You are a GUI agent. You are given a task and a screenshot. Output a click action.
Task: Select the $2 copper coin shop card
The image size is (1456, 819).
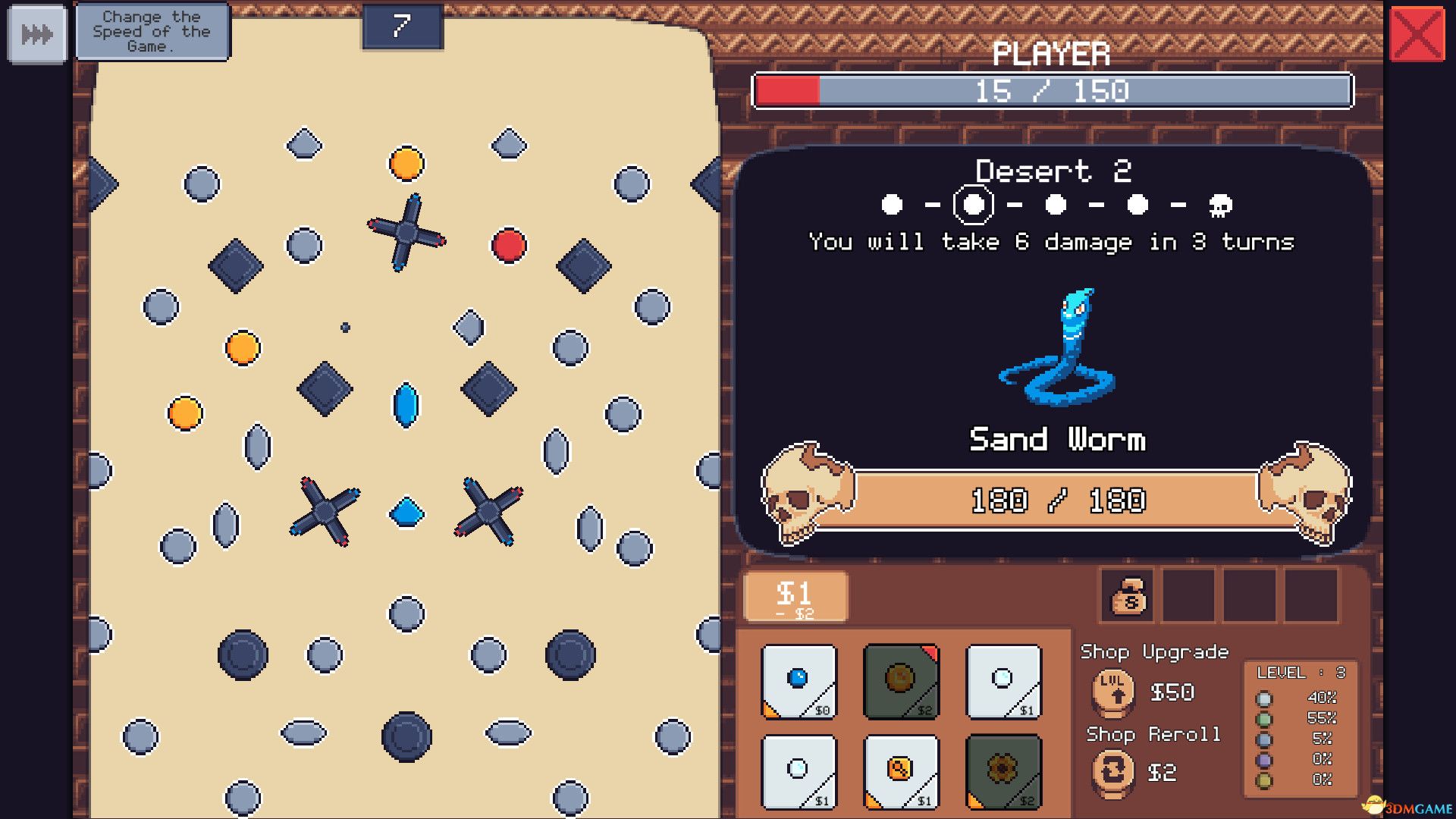901,682
